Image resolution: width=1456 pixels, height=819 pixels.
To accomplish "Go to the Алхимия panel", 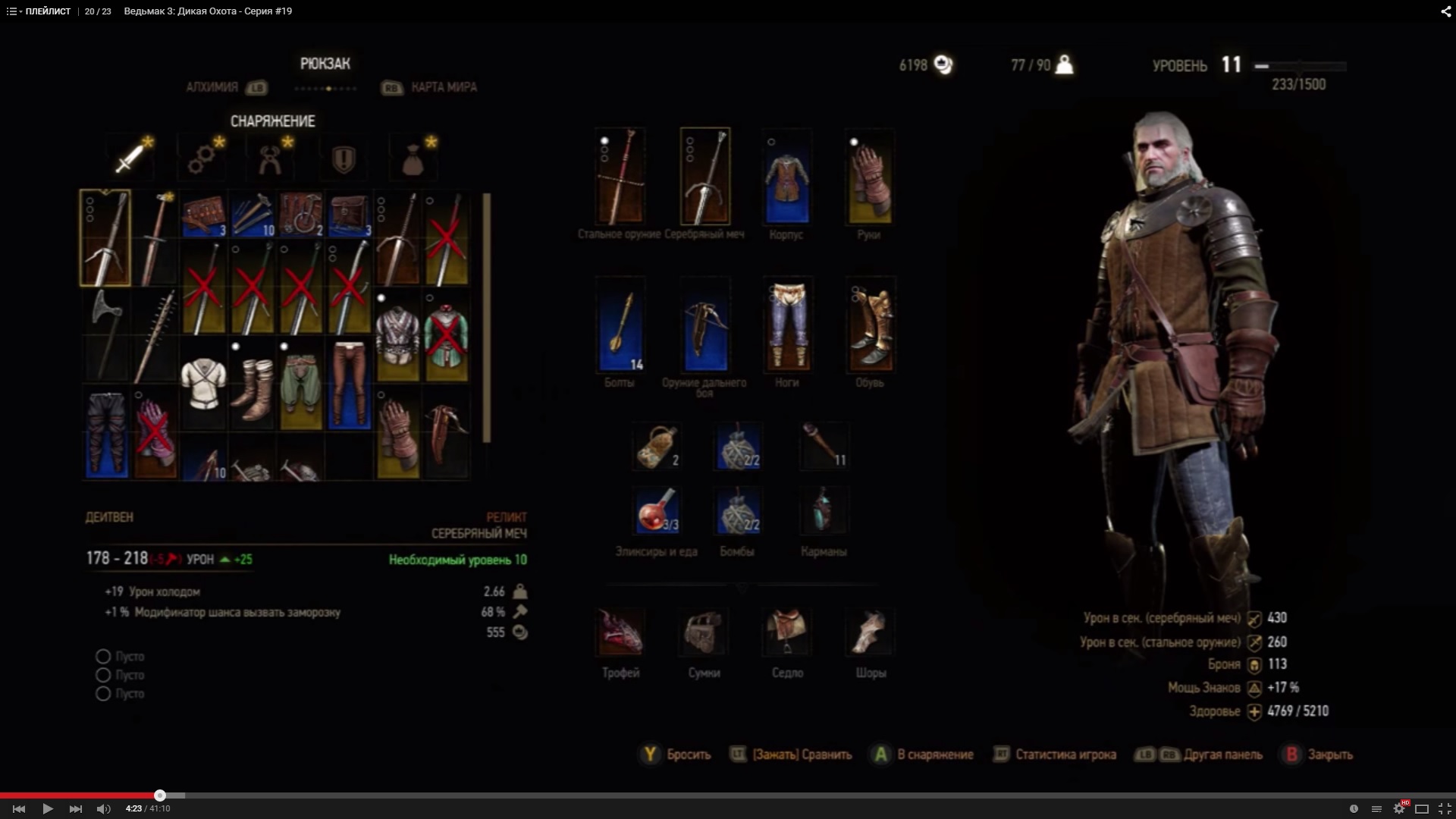I will [213, 87].
